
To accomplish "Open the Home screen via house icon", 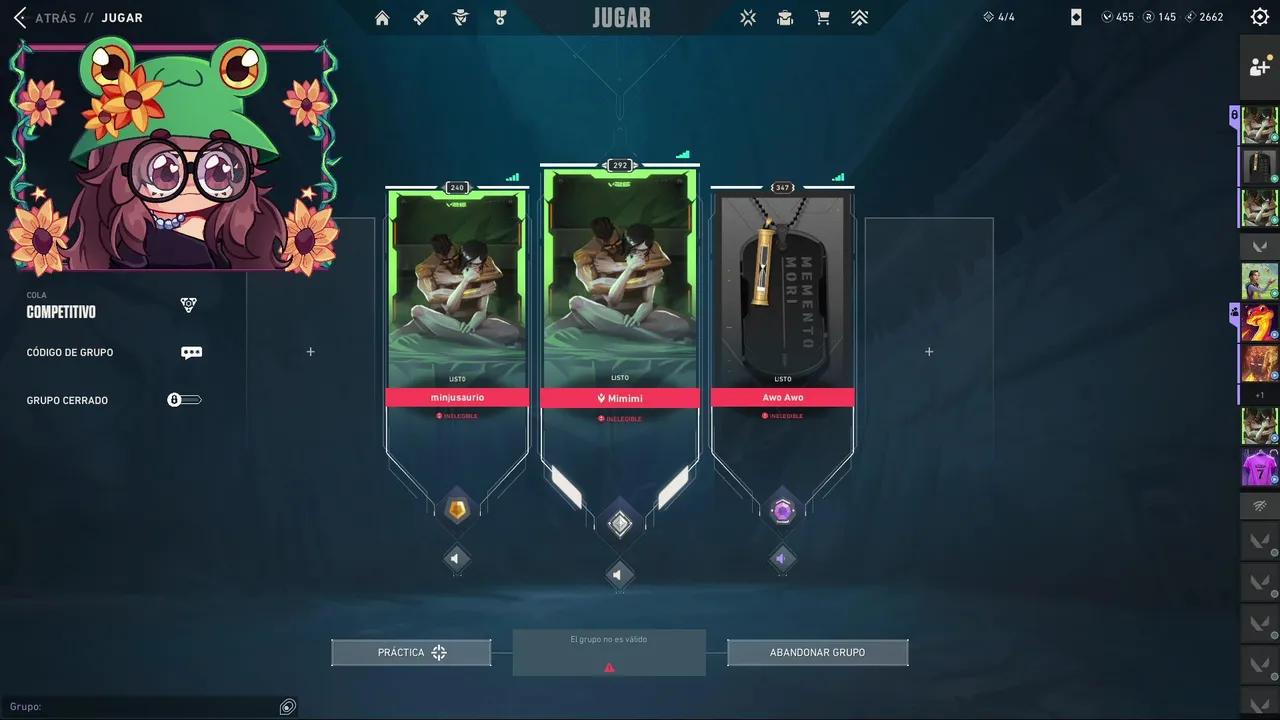I will coord(381,17).
